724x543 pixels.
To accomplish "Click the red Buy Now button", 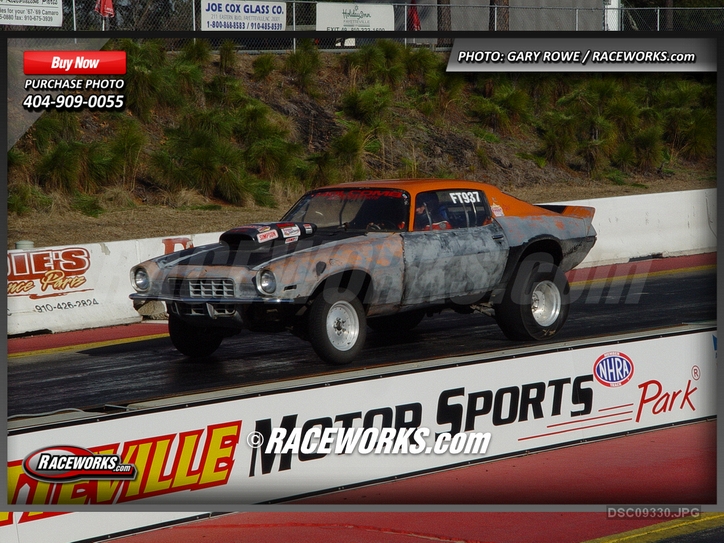I will click(x=75, y=63).
